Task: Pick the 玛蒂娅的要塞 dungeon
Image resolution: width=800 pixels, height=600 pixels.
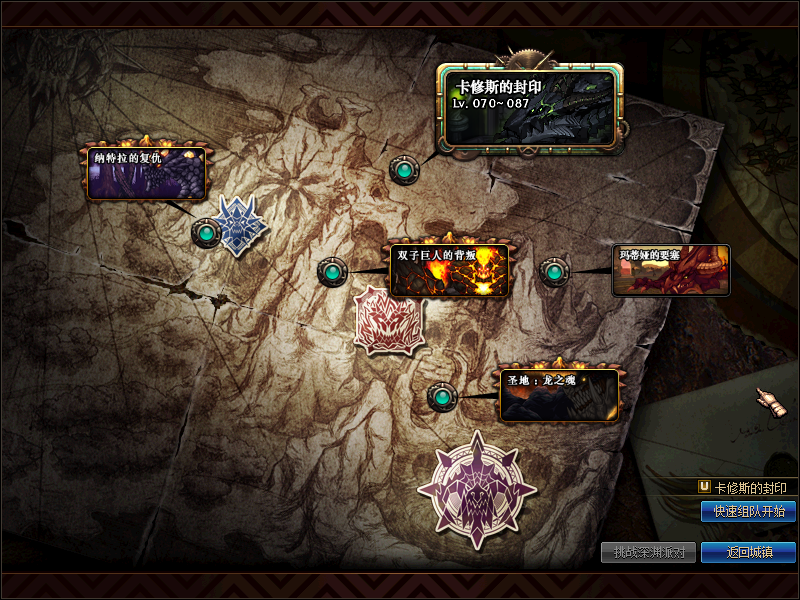Action: coord(671,270)
